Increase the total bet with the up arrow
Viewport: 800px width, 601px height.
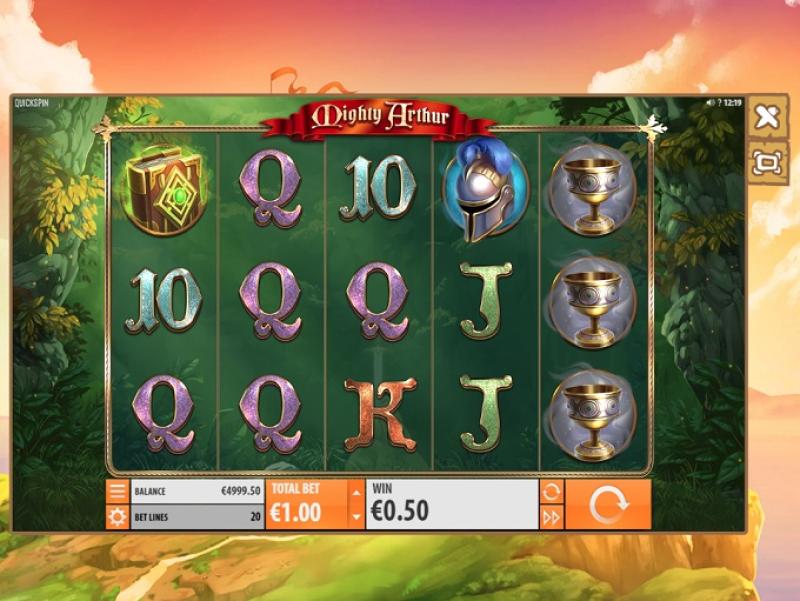point(356,493)
